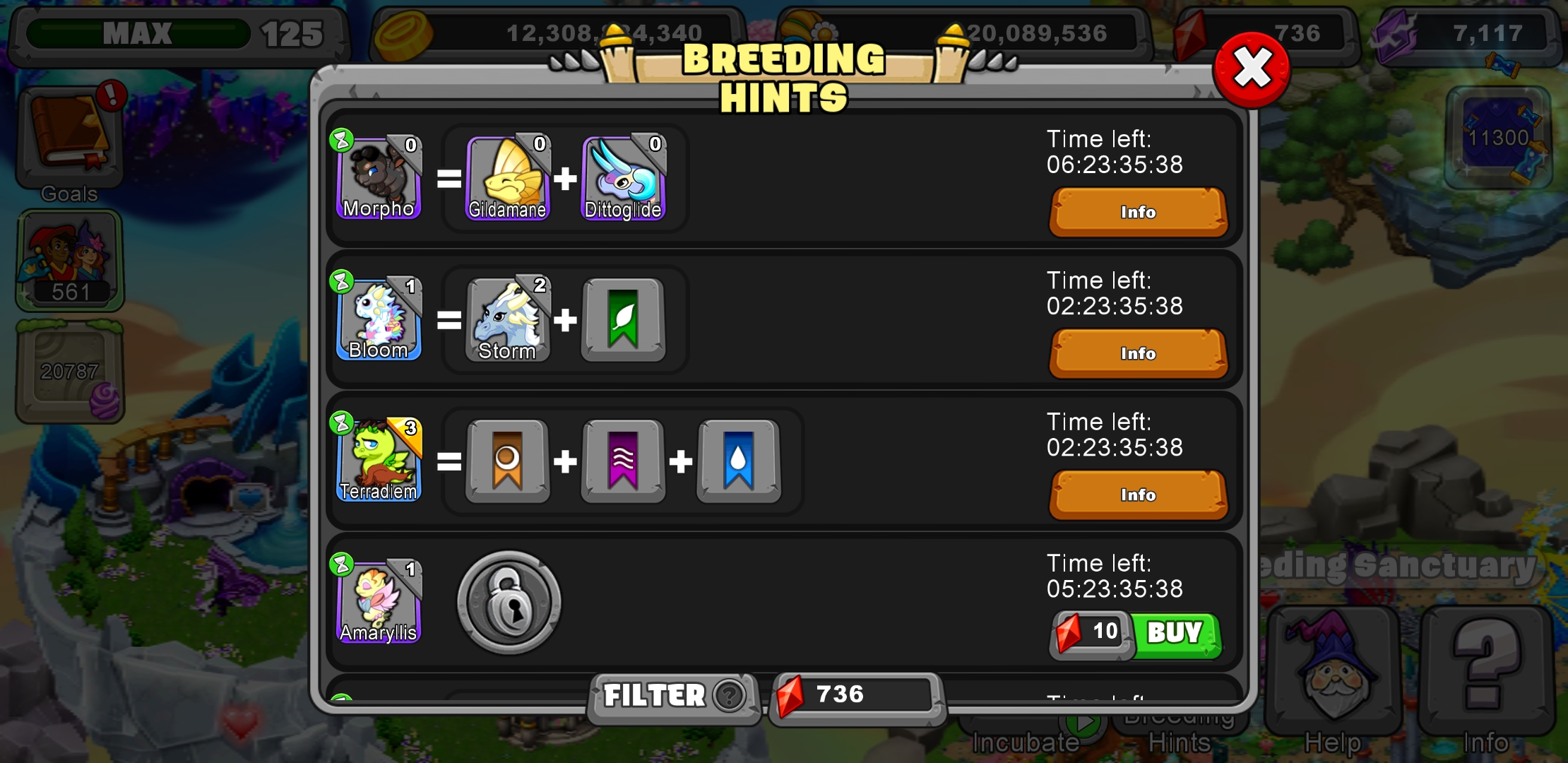Tap the hourglass on Bloom's portrait
Screen dimensions: 1568x763
pyautogui.click(x=342, y=280)
